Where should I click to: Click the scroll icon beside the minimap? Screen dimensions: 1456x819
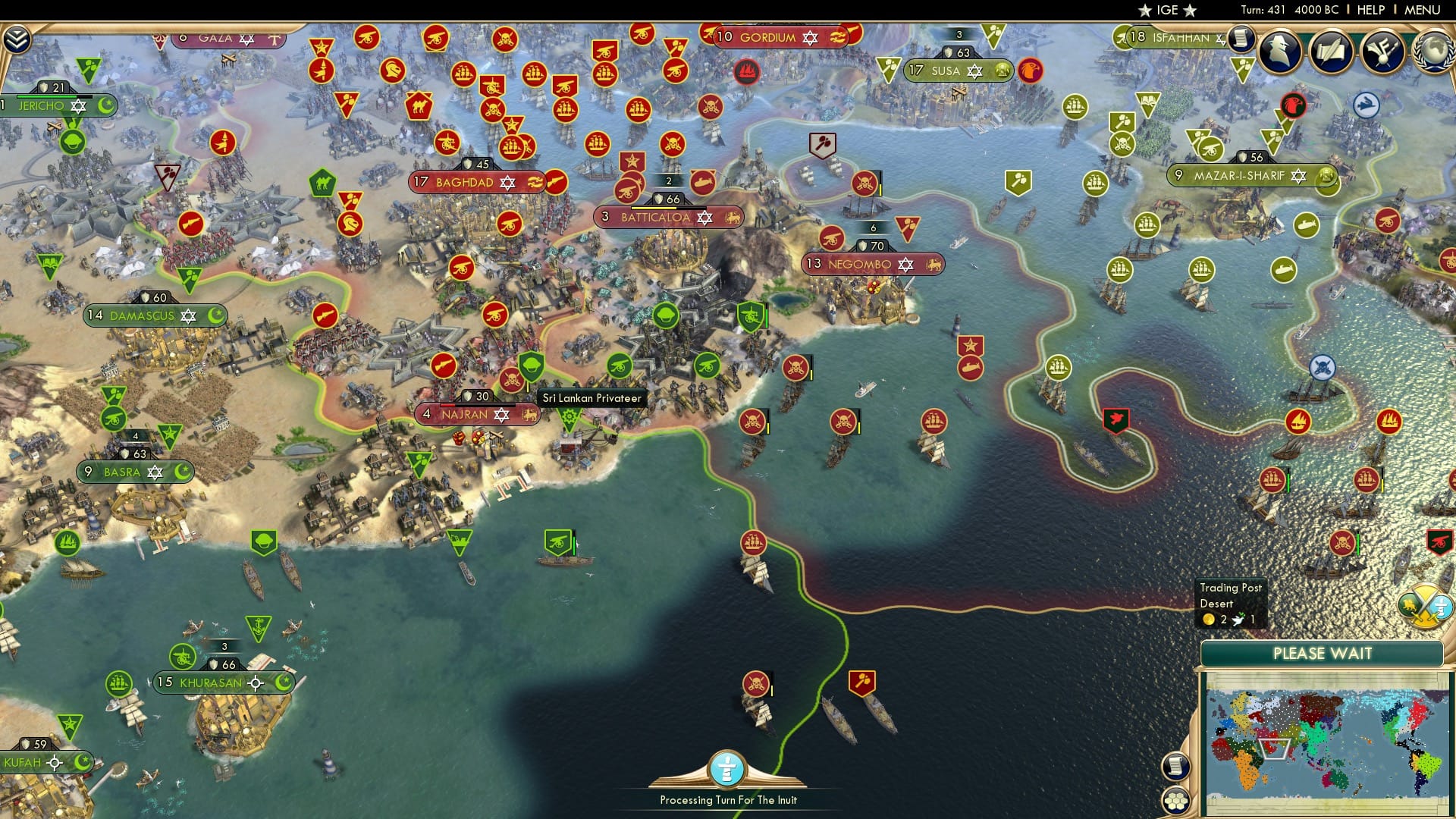(1177, 767)
